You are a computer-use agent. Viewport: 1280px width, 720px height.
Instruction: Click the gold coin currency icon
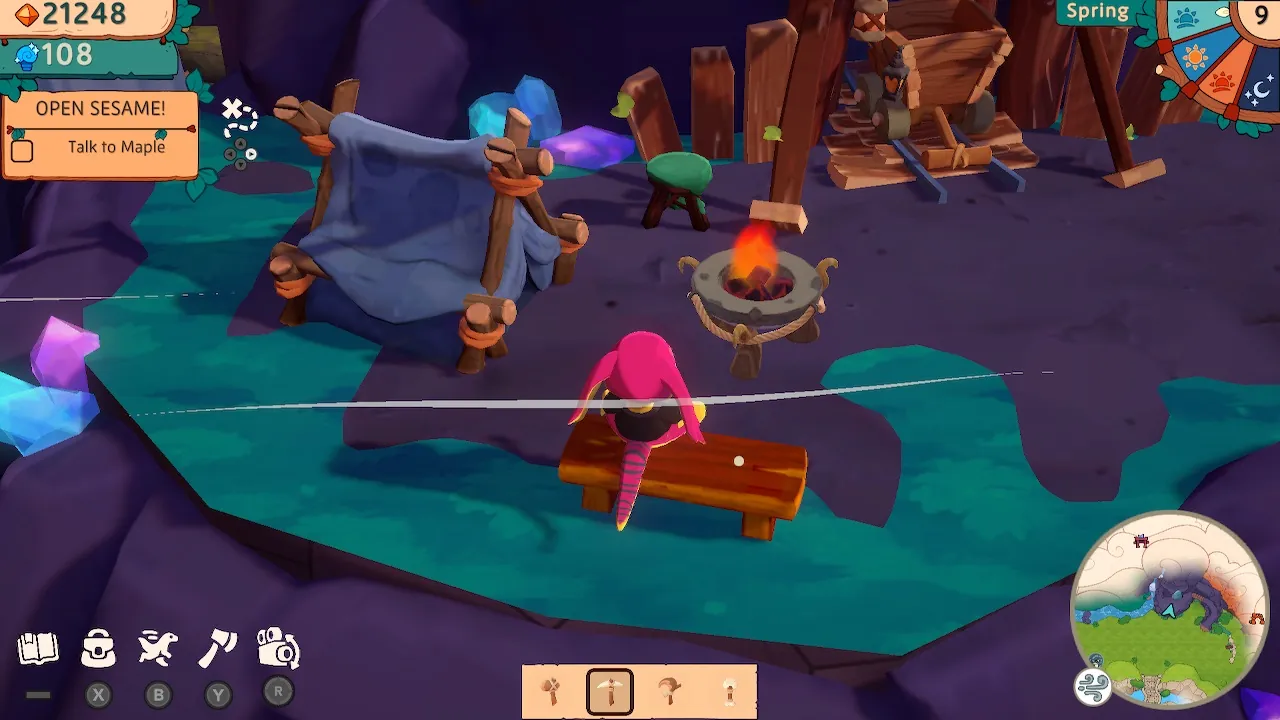point(27,16)
